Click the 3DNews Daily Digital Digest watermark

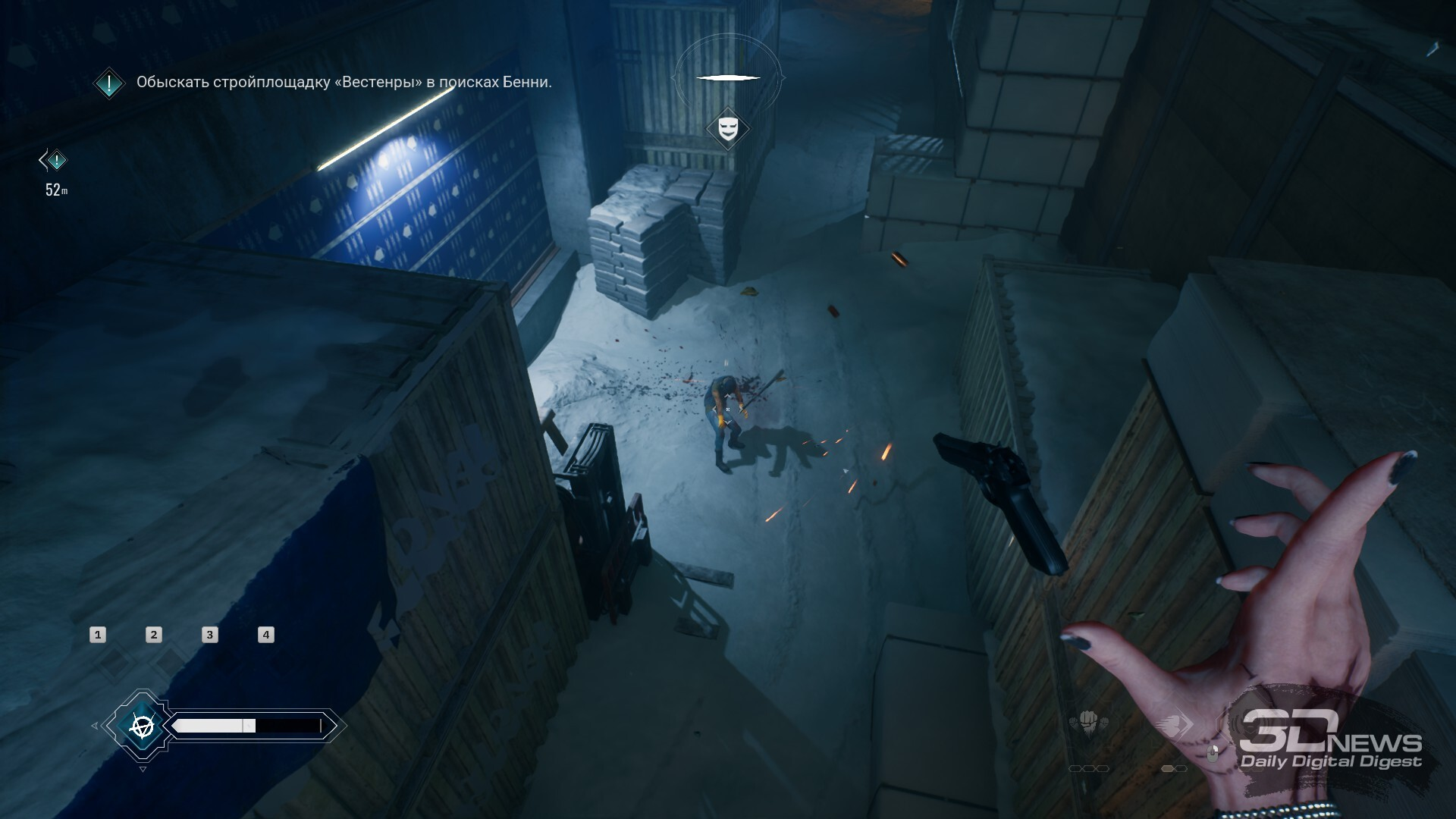(1331, 741)
